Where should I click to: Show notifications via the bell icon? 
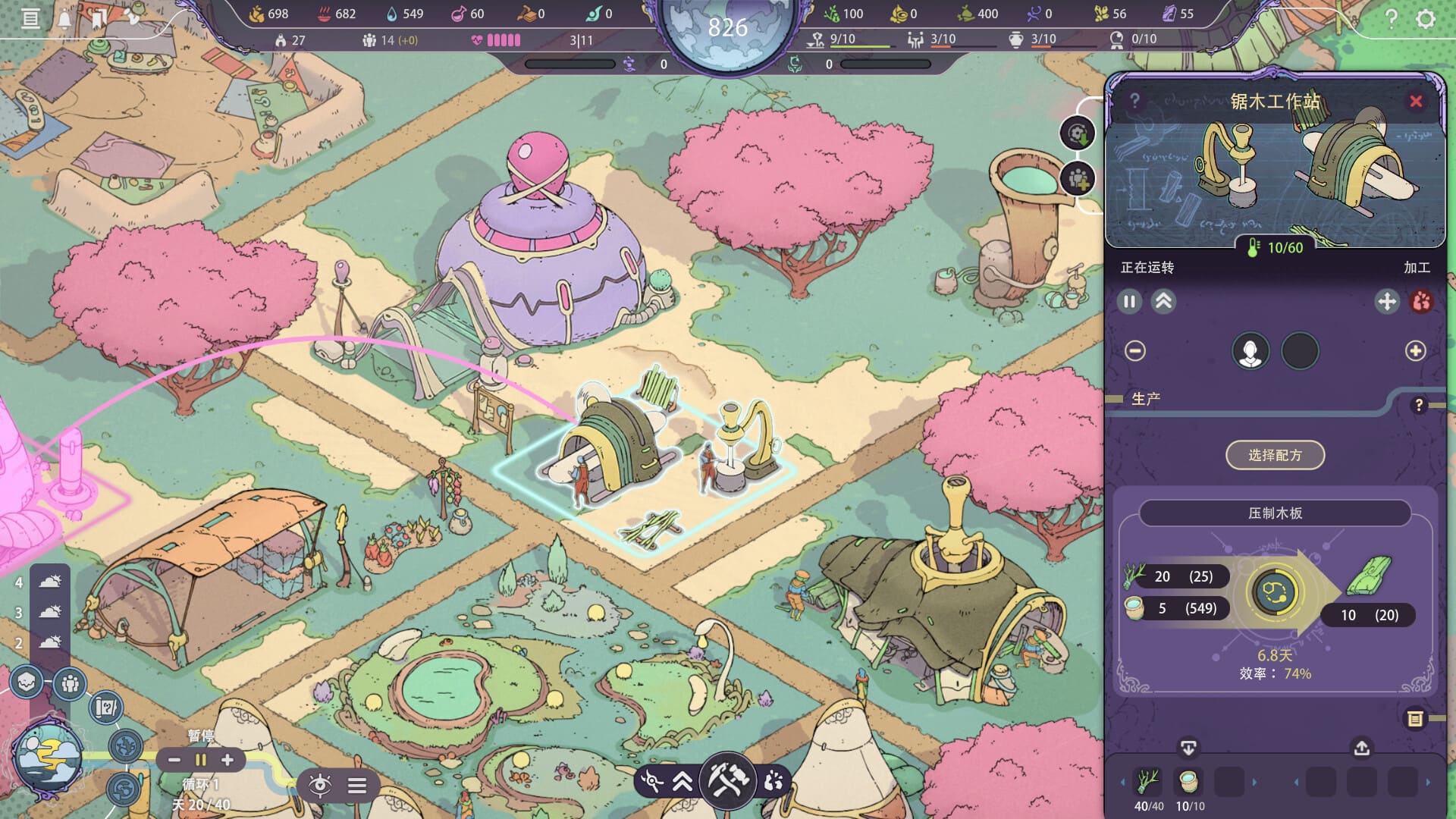(x=64, y=18)
